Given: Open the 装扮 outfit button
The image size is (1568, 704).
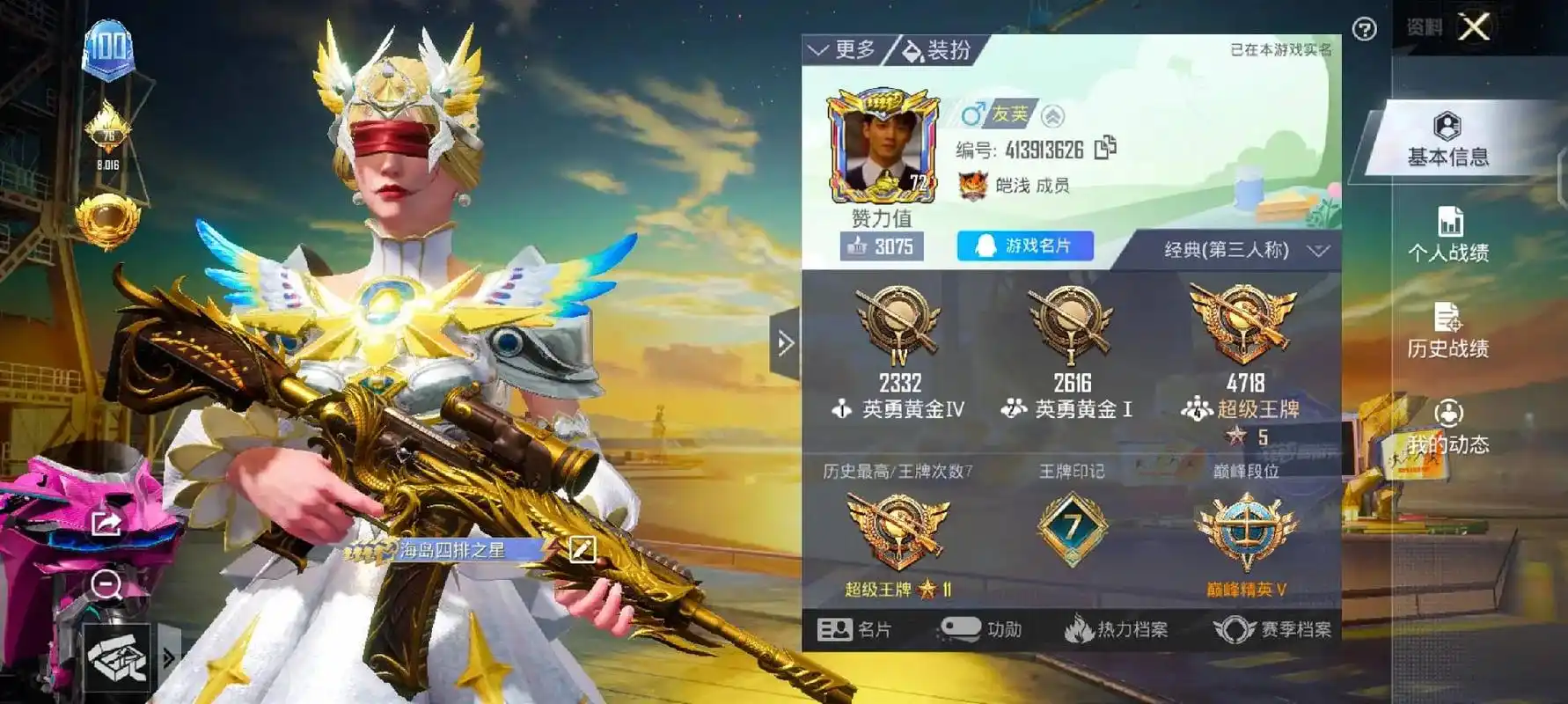Looking at the screenshot, I should pos(938,50).
